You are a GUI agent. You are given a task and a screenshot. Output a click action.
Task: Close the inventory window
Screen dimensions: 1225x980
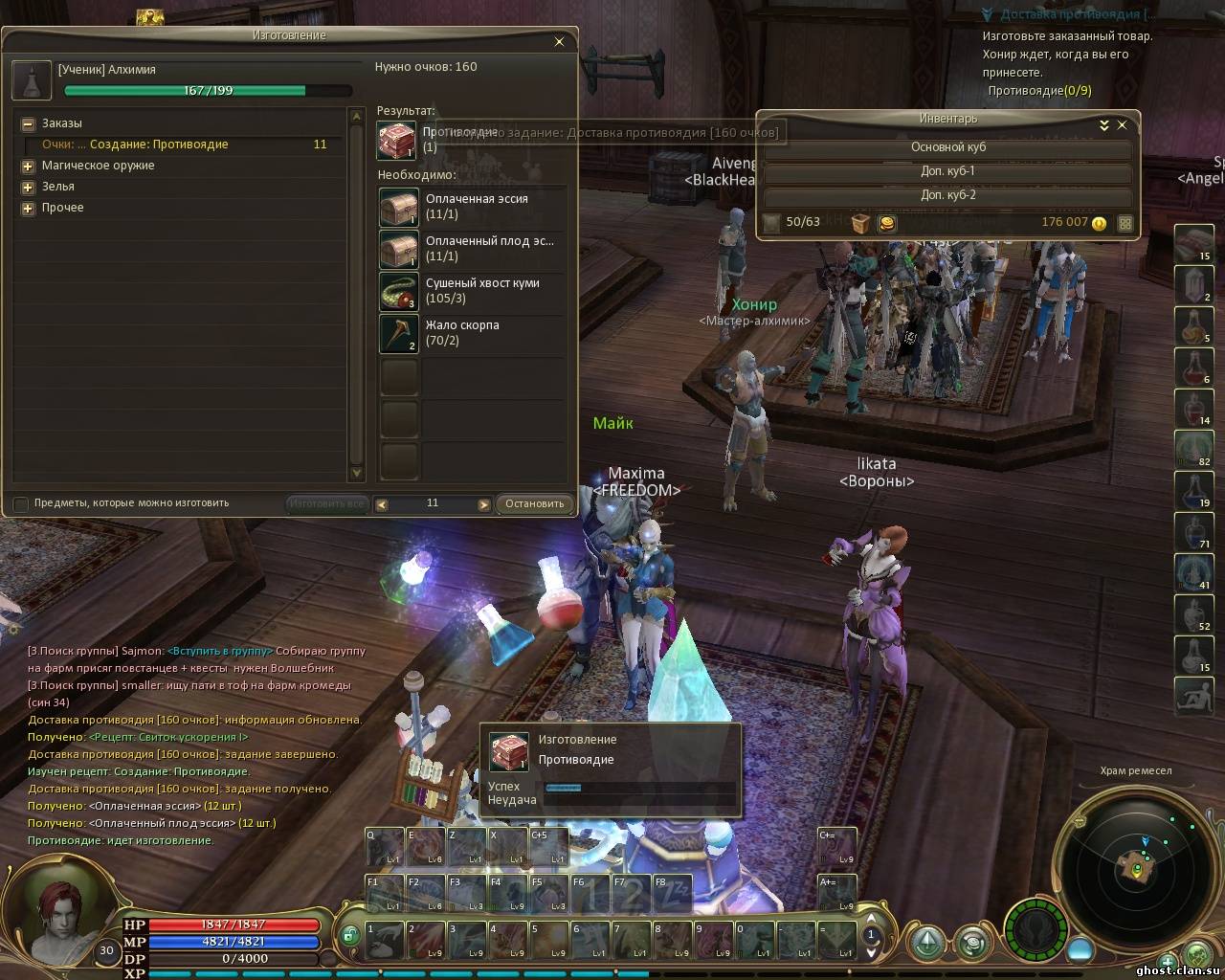click(1123, 125)
